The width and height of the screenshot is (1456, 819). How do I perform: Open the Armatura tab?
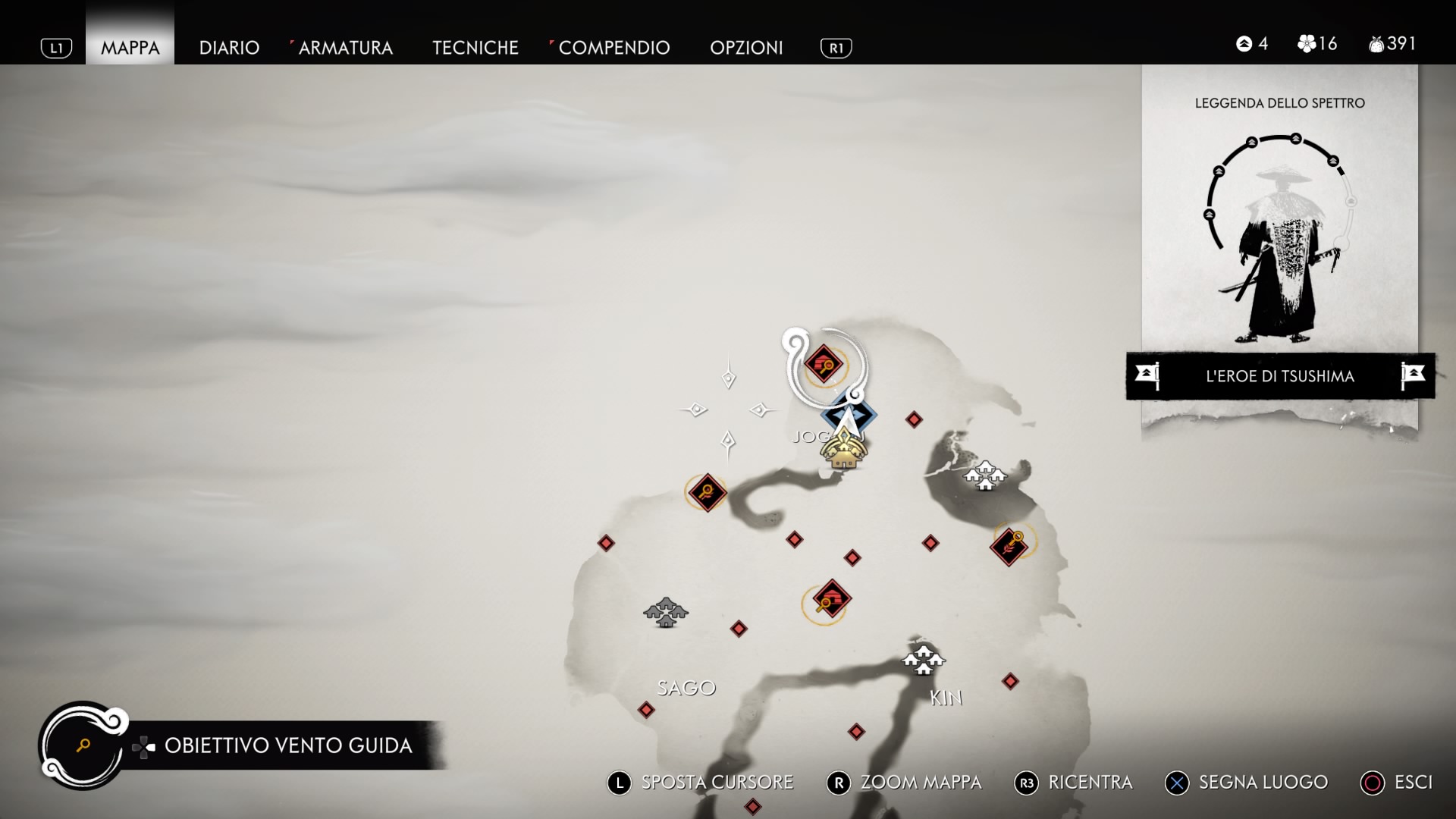(345, 48)
